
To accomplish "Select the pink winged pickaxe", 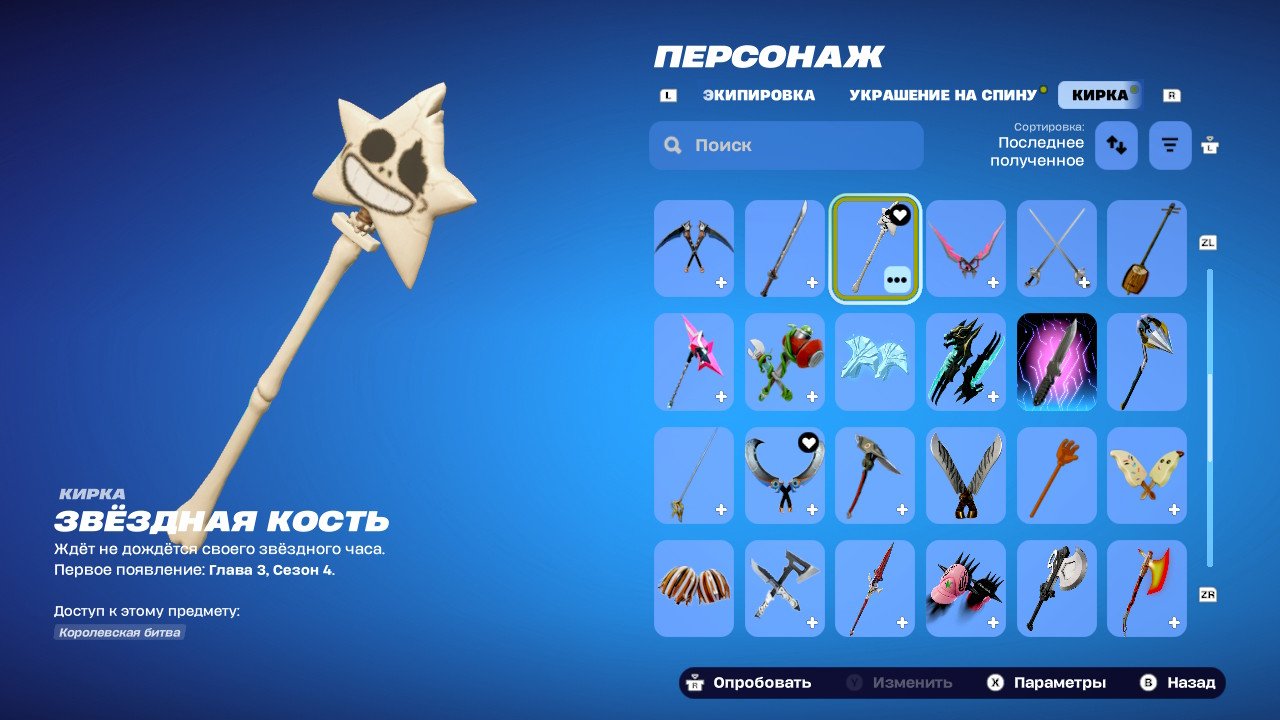I will (965, 248).
